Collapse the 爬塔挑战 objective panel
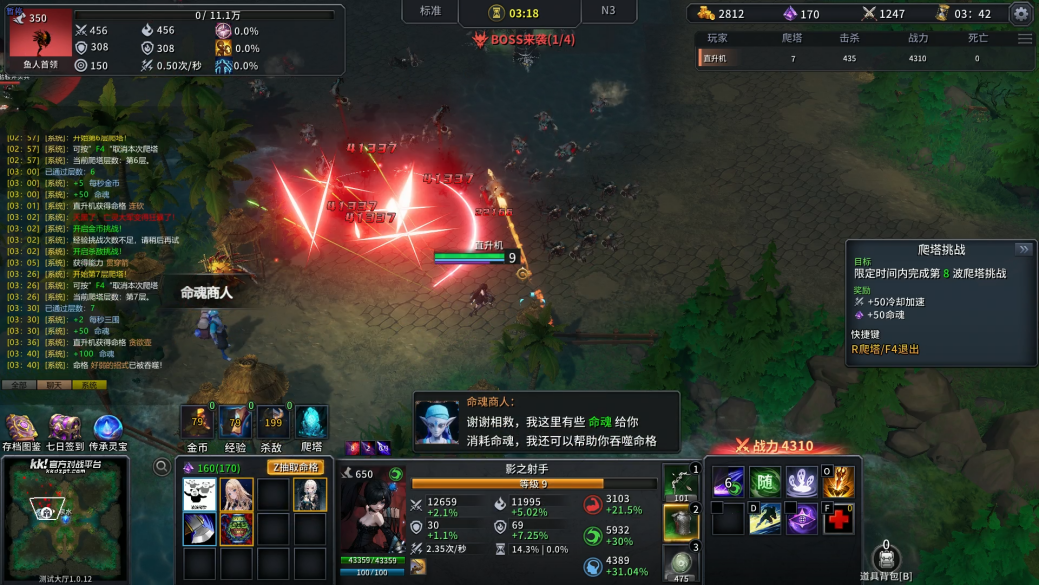 1023,249
